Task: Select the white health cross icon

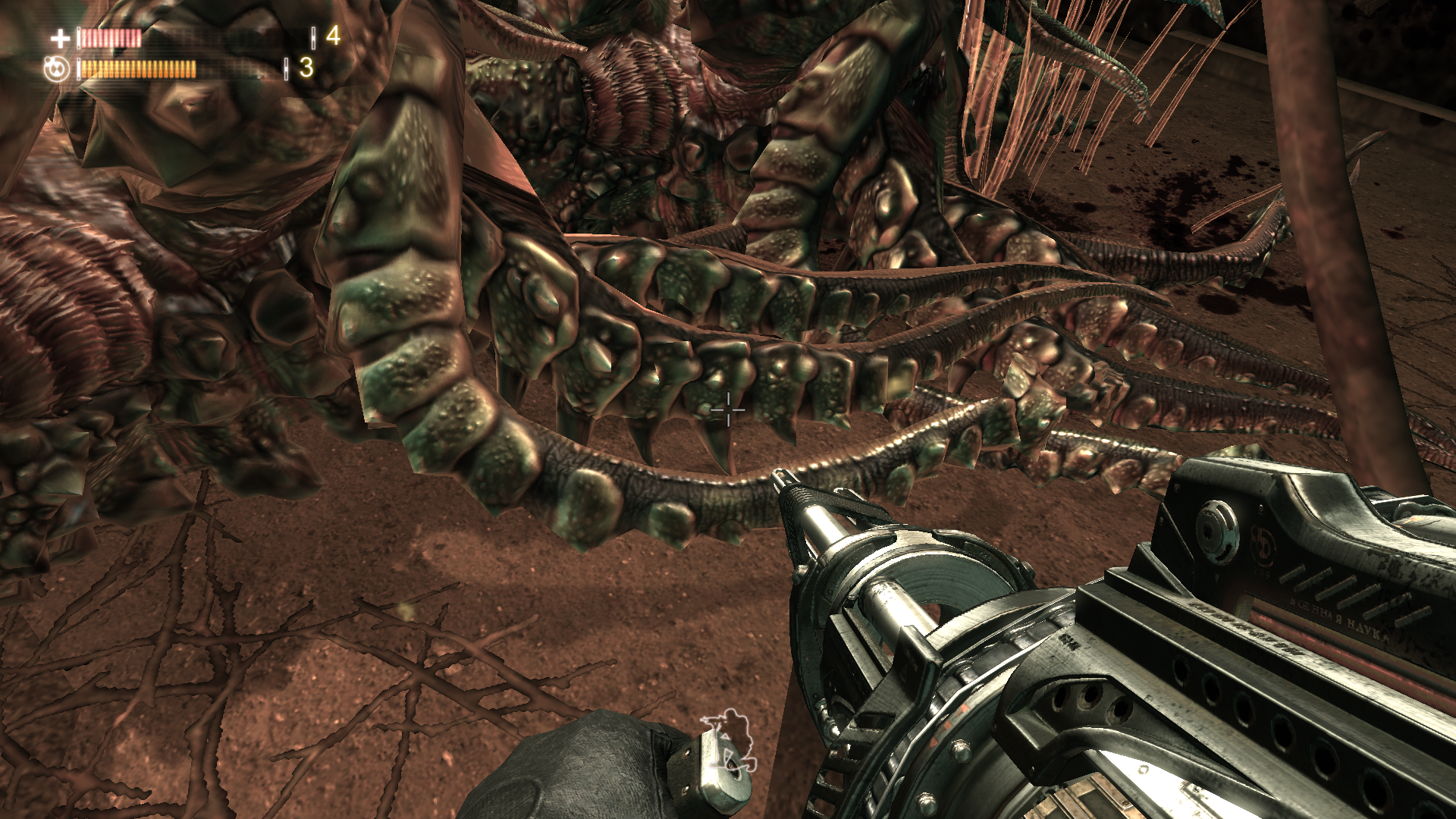Action: [x=60, y=38]
